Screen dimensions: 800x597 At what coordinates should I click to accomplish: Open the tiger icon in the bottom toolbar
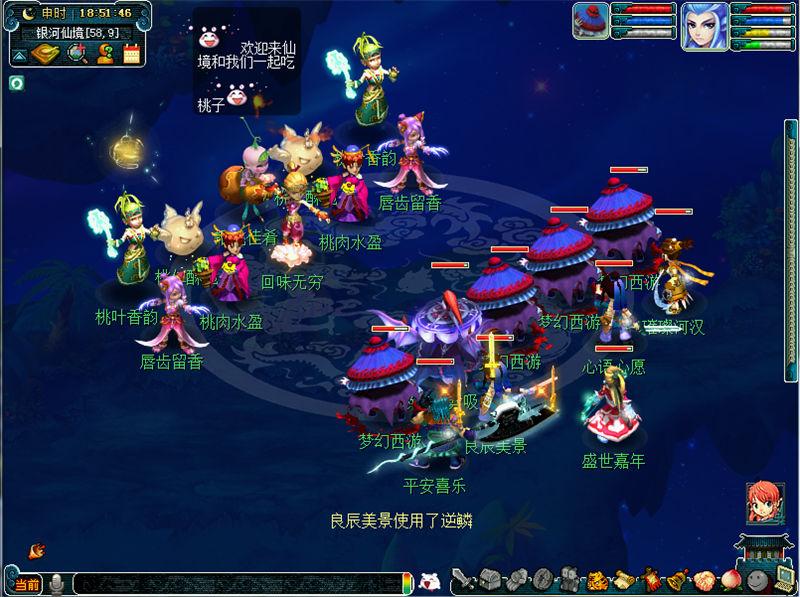coord(596,580)
